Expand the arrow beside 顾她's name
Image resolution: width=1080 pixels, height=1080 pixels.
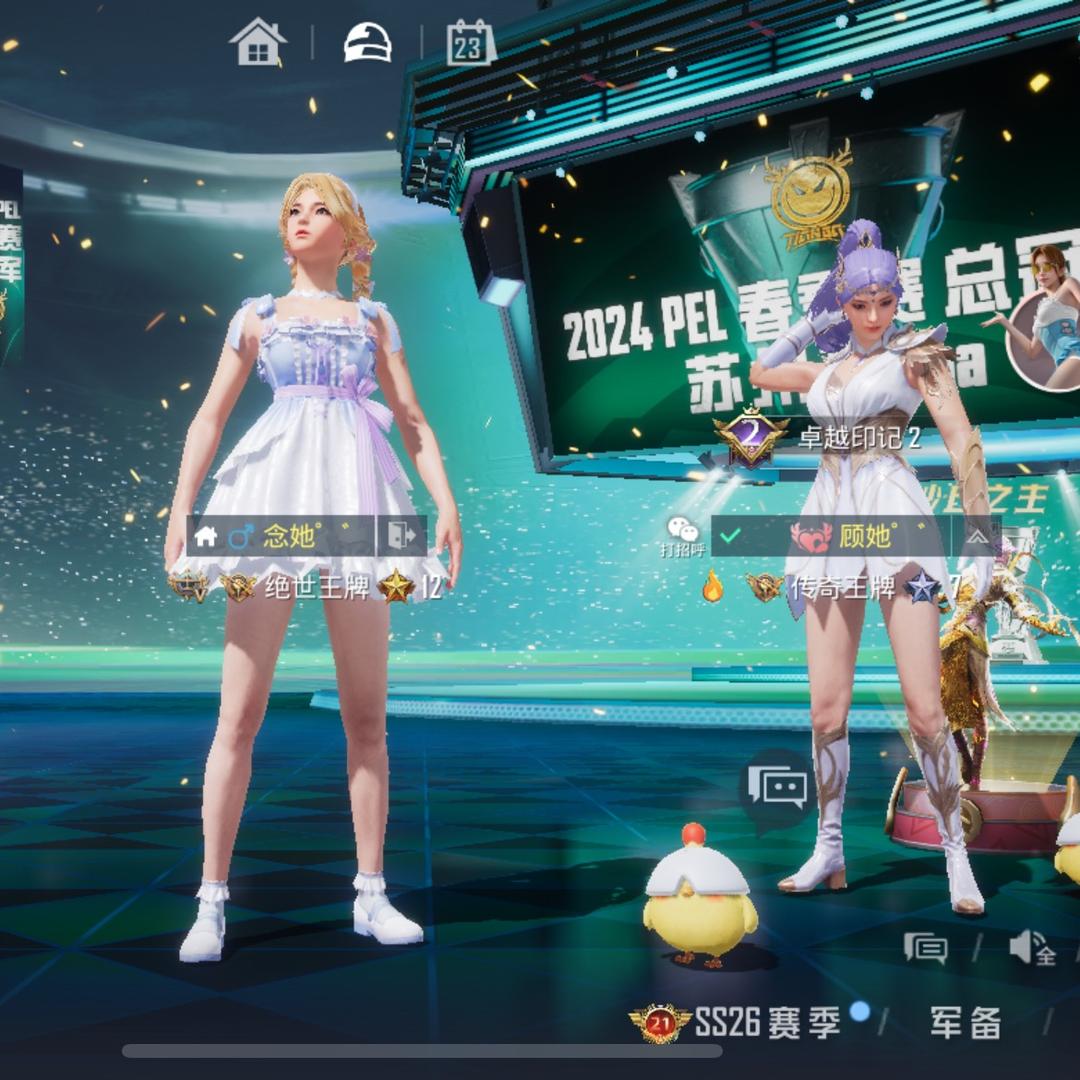click(979, 536)
